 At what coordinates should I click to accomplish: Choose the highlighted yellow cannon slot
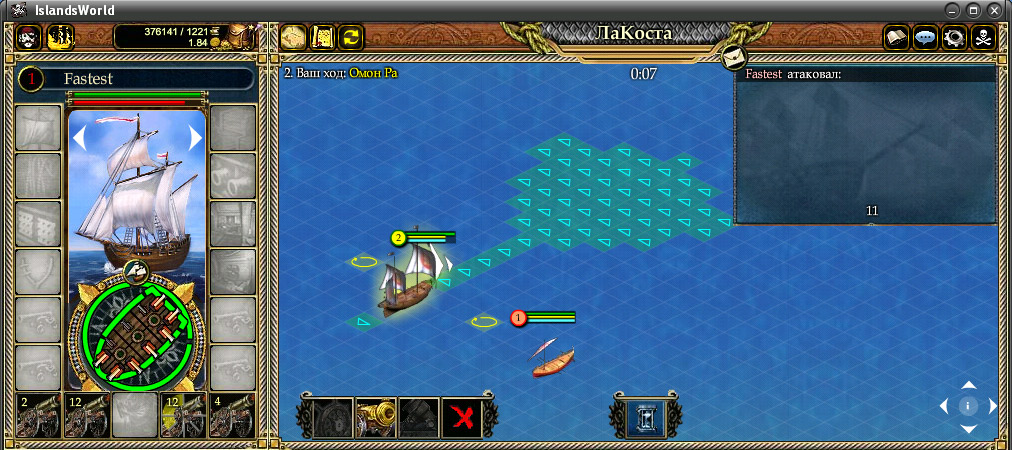tap(182, 415)
